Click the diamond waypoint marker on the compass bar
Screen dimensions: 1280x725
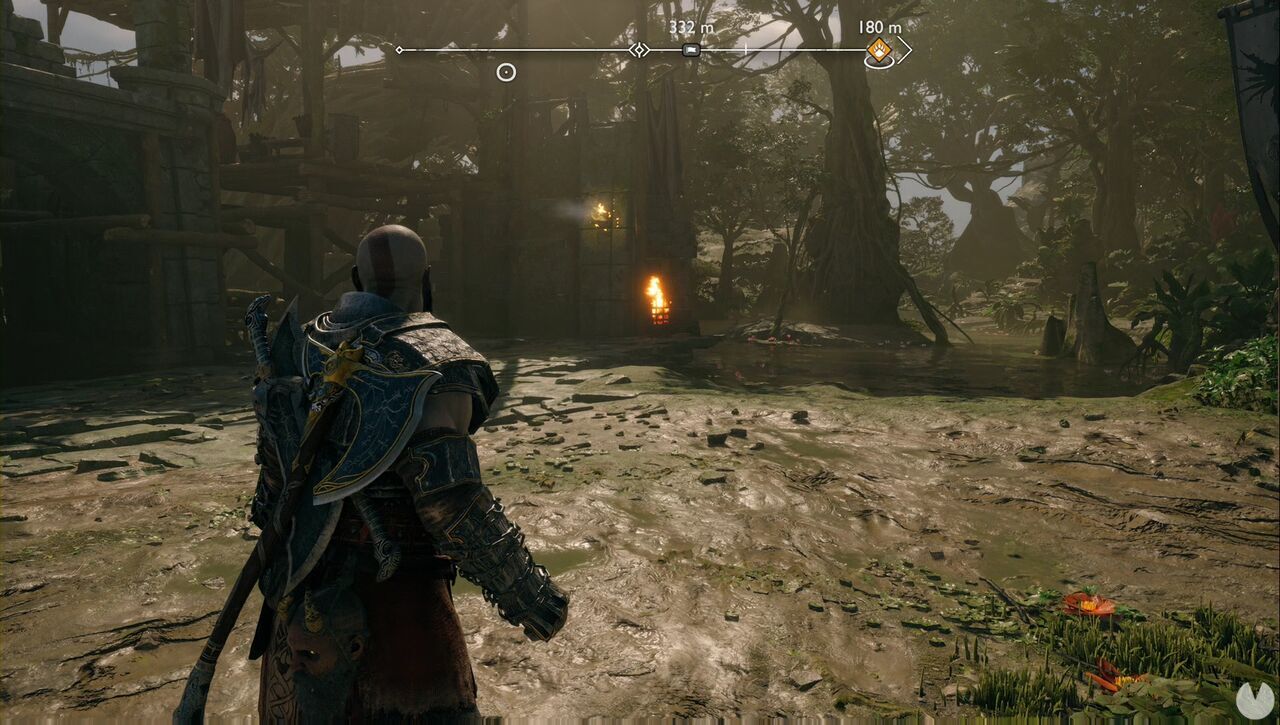click(x=639, y=49)
